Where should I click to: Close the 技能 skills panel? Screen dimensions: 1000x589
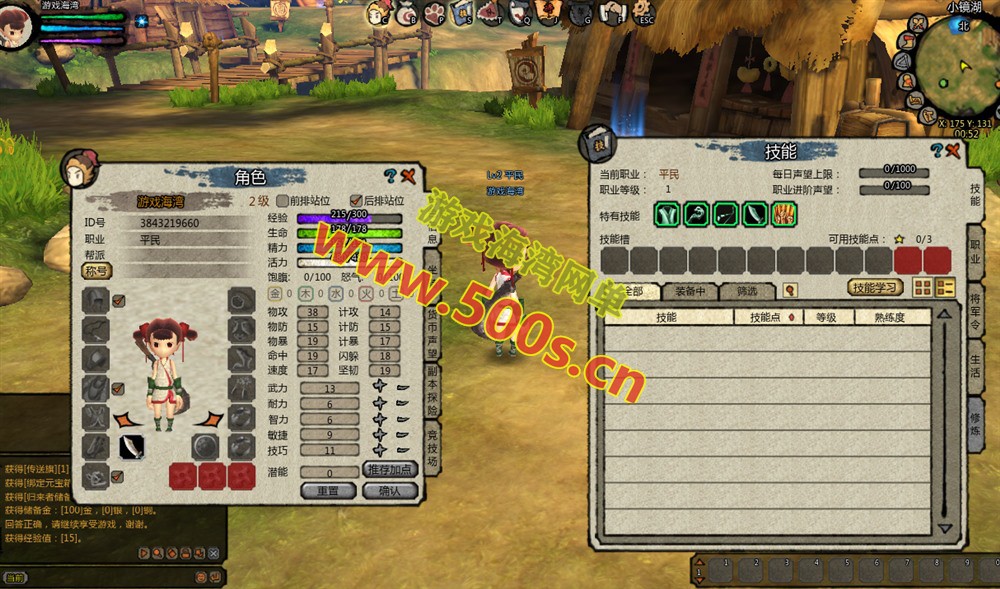pyautogui.click(x=953, y=151)
